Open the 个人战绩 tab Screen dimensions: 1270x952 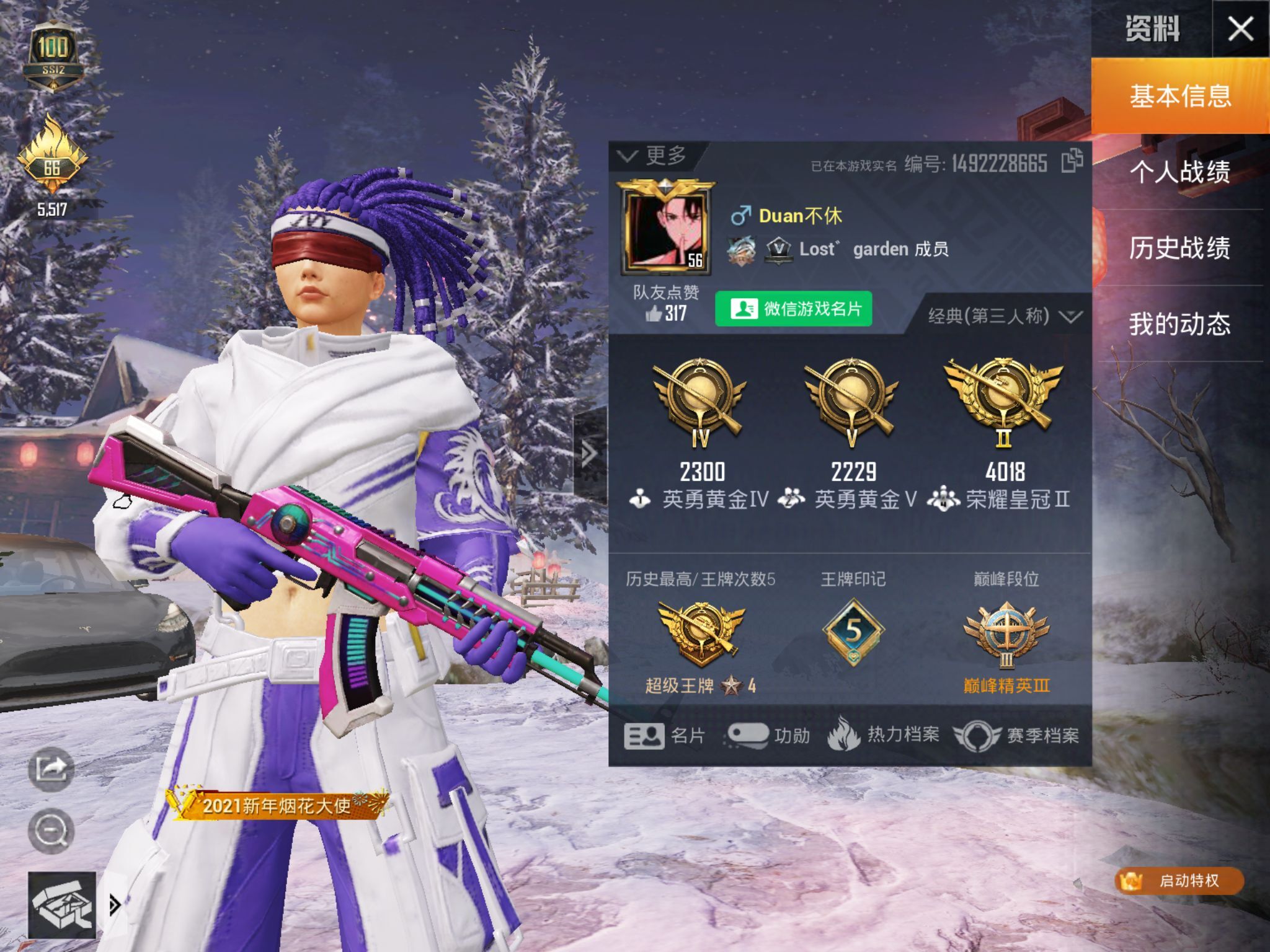[1179, 172]
